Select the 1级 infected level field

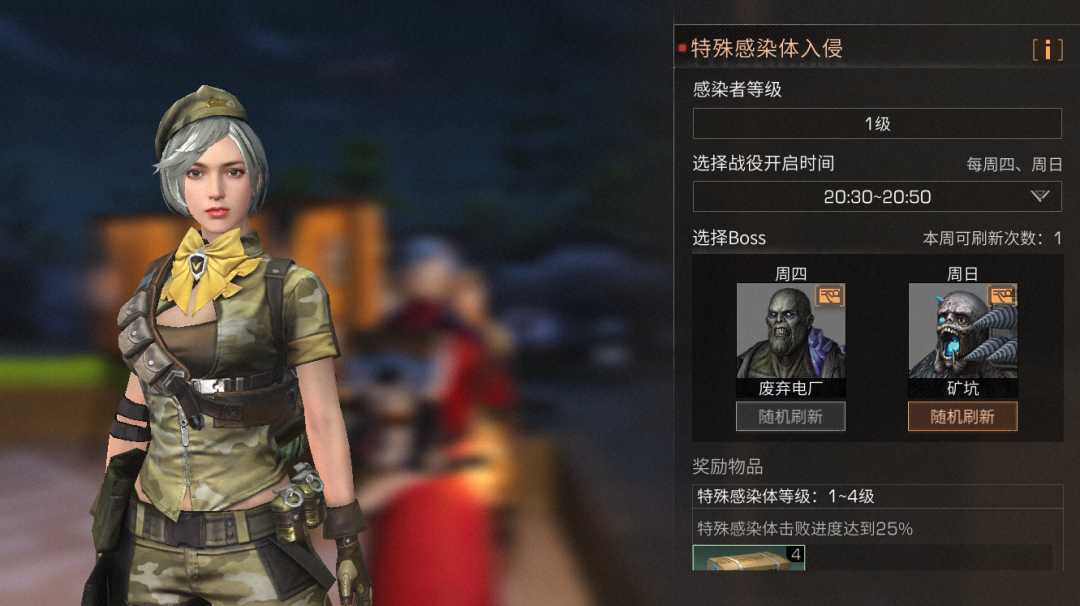tap(877, 124)
